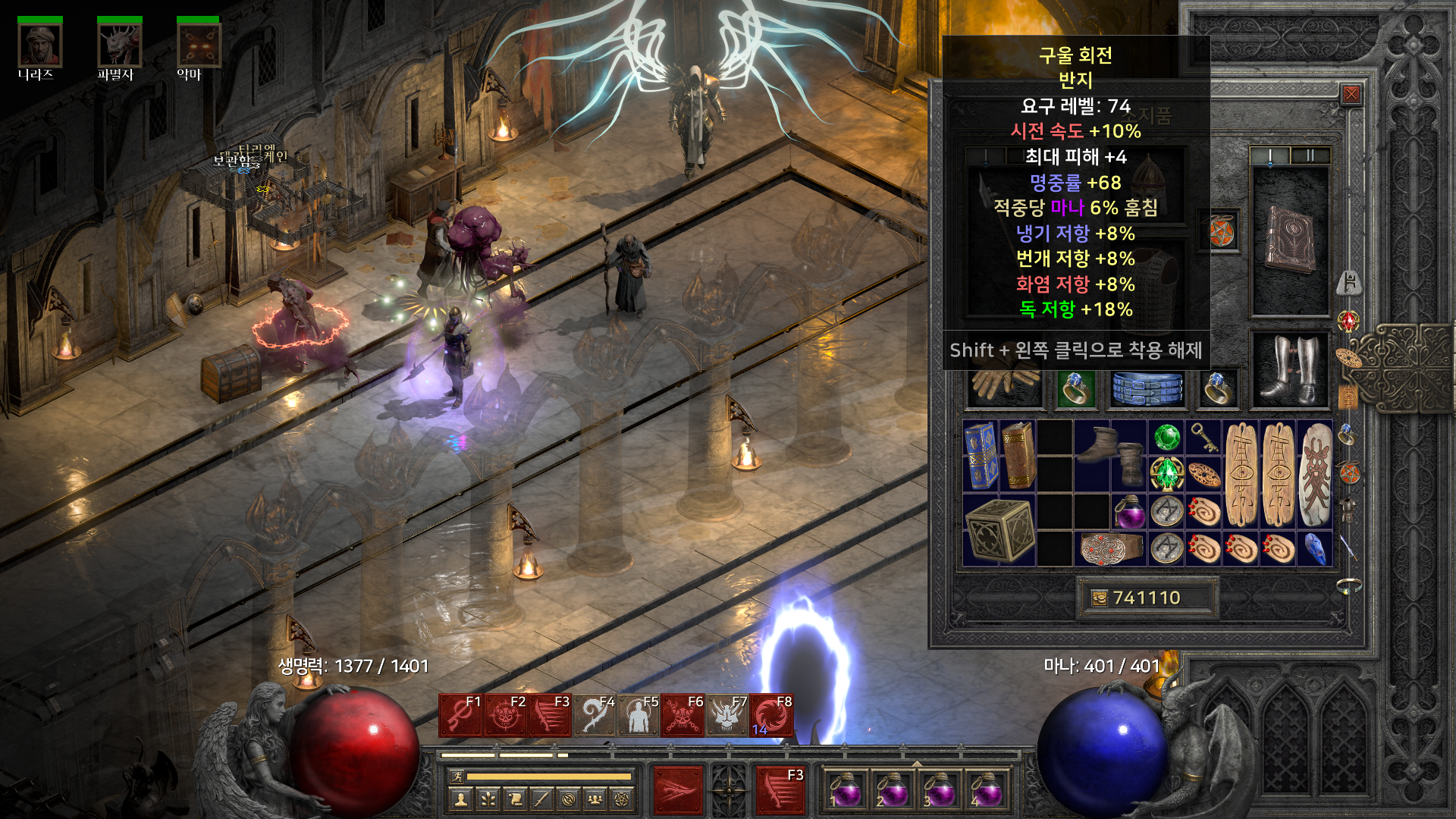The height and width of the screenshot is (819, 1456).
Task: Select the key in inventory
Action: click(1203, 437)
